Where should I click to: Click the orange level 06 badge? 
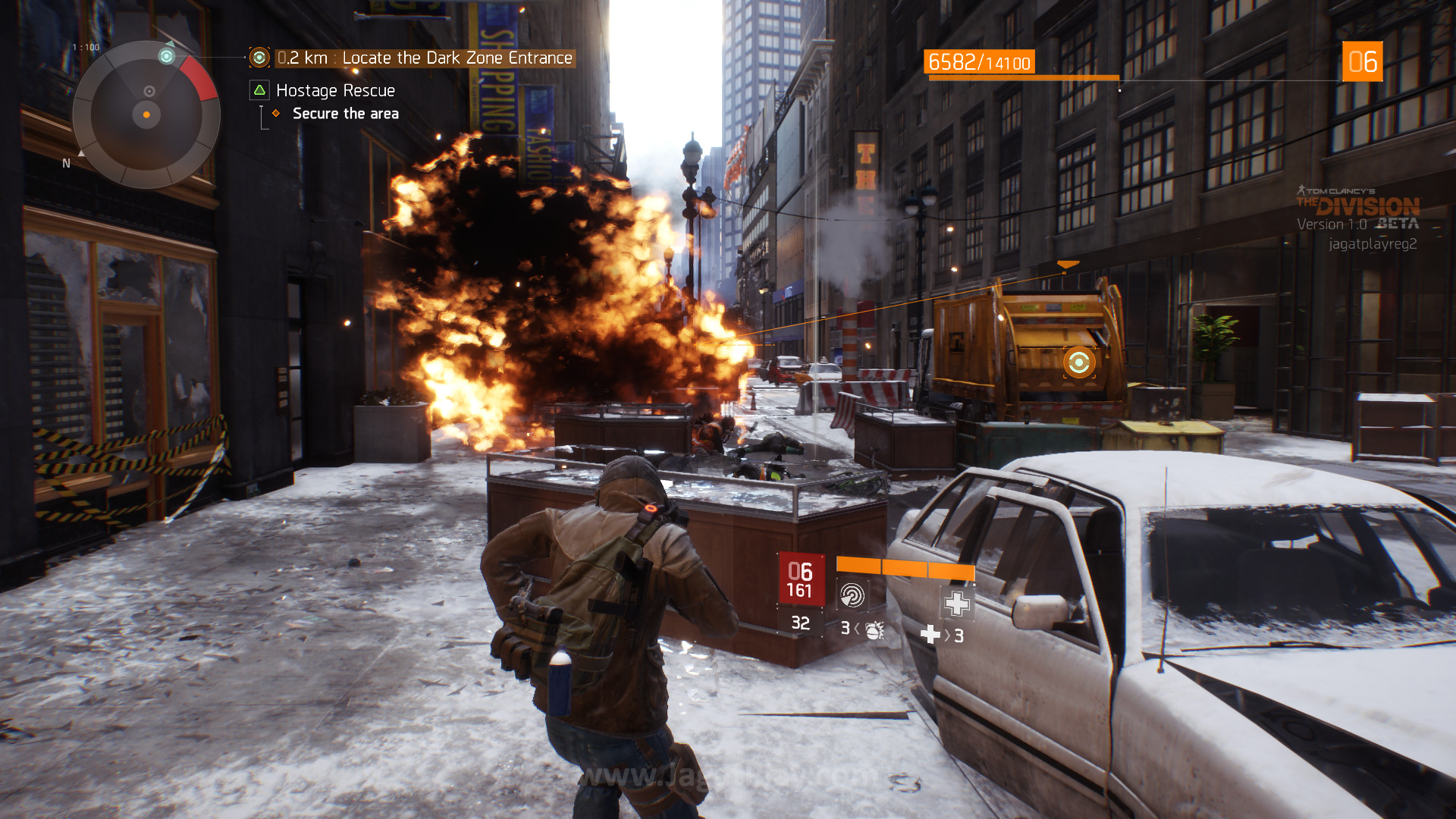click(1362, 62)
